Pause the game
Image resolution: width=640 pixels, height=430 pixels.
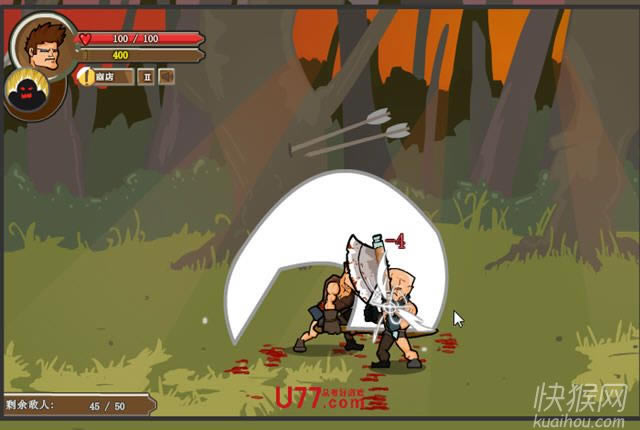pyautogui.click(x=146, y=76)
